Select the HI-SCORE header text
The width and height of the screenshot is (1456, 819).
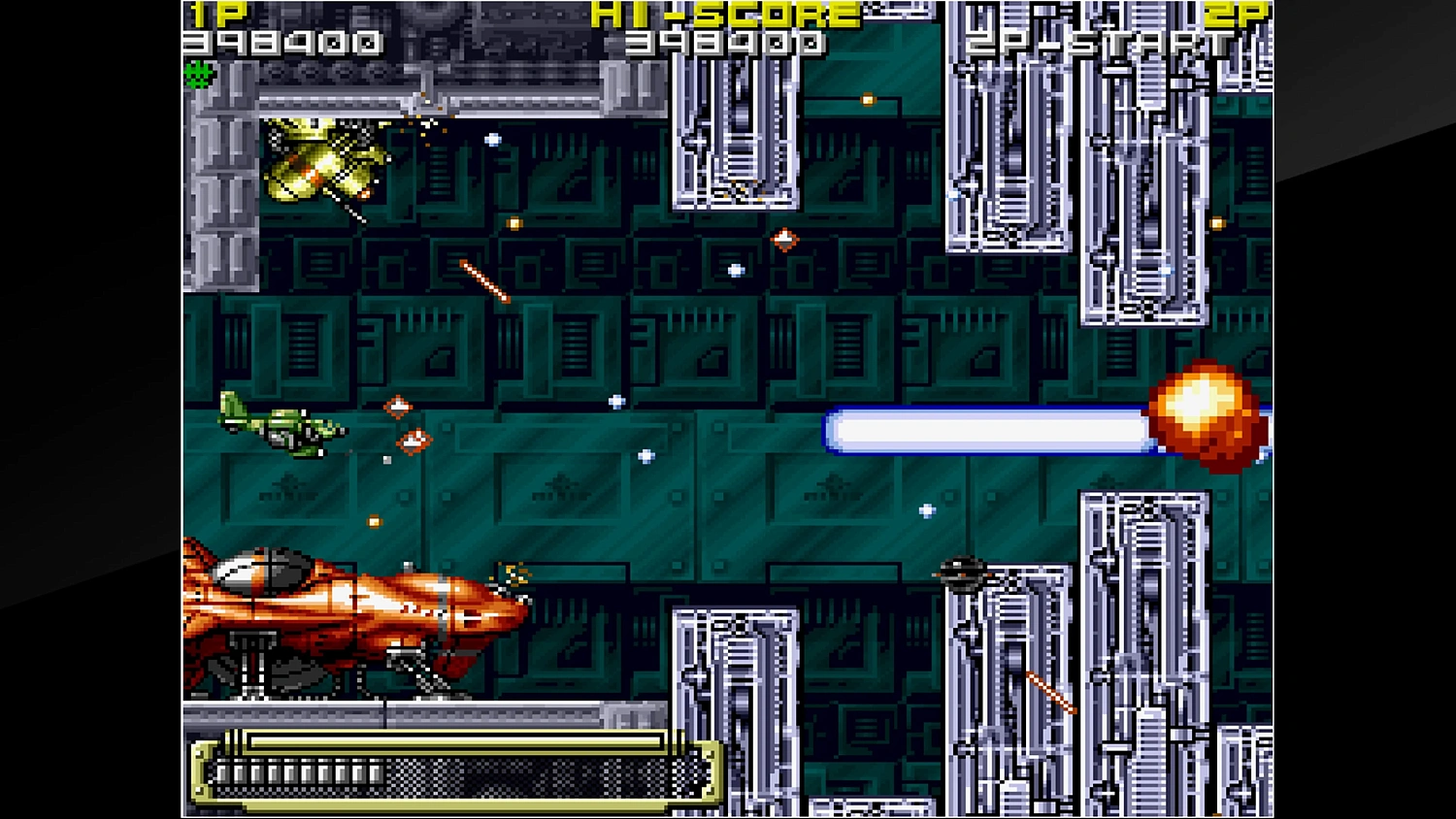point(723,16)
